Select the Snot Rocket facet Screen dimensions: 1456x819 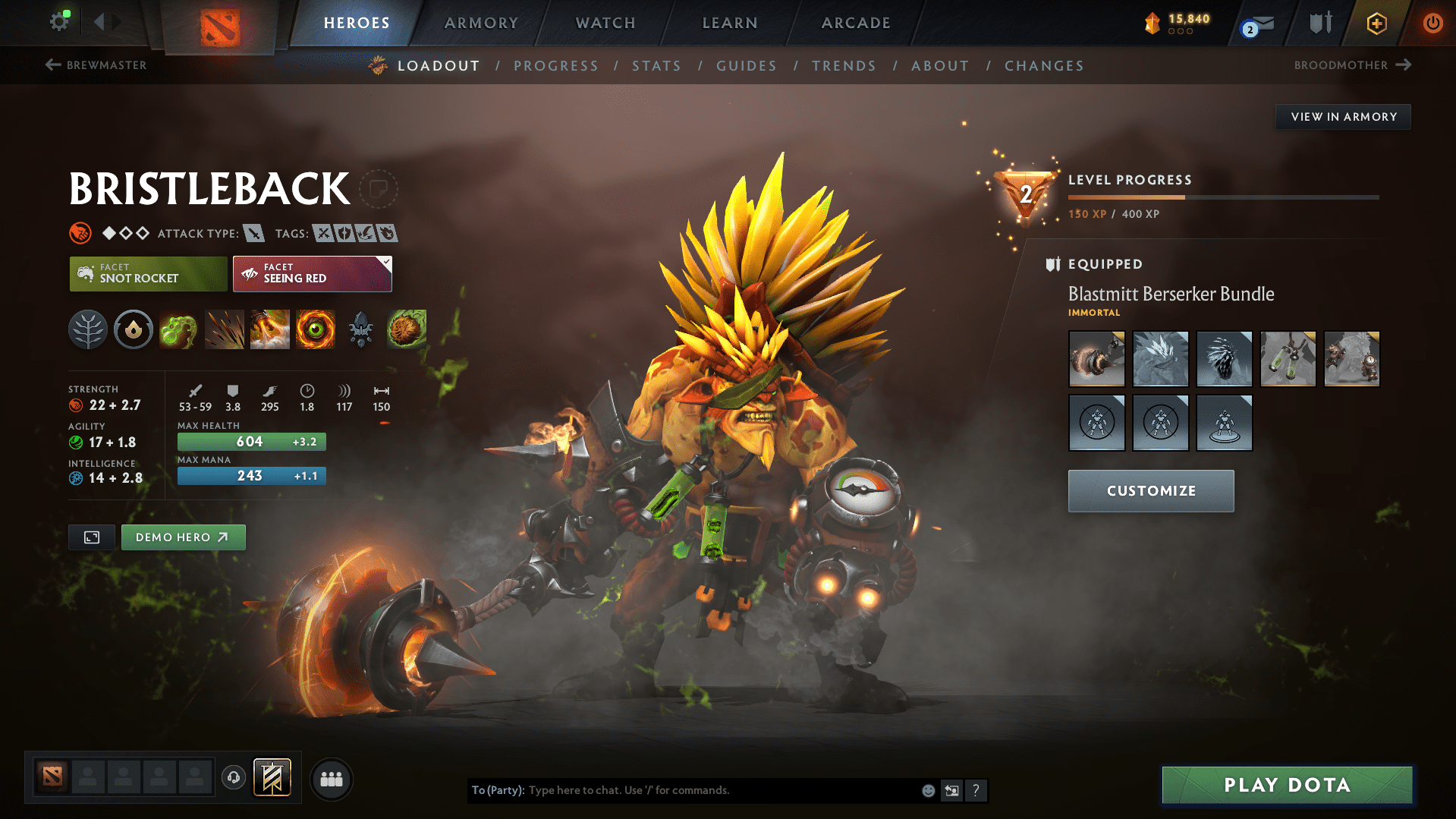(x=148, y=274)
